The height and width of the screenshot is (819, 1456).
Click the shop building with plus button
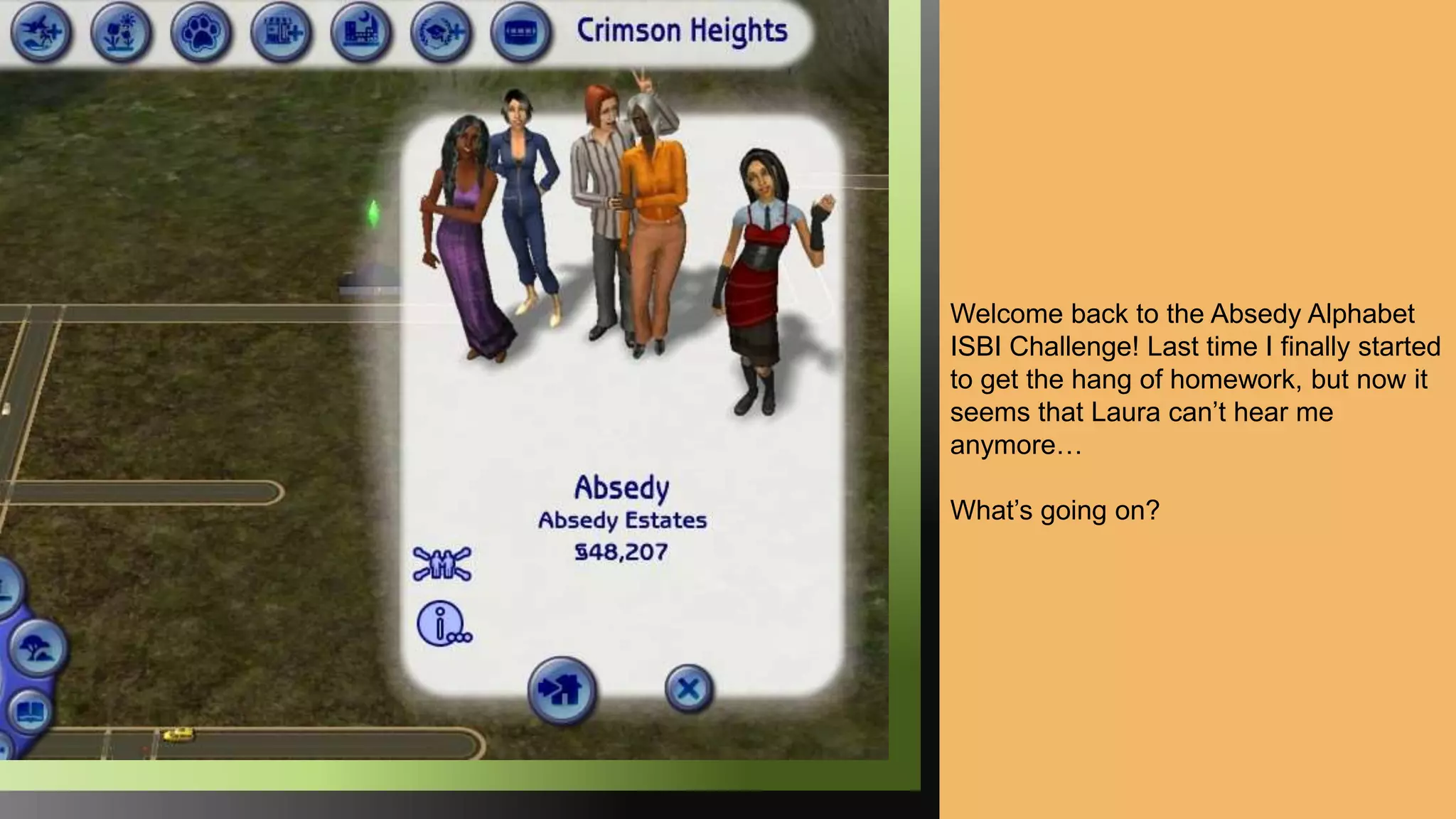(282, 32)
